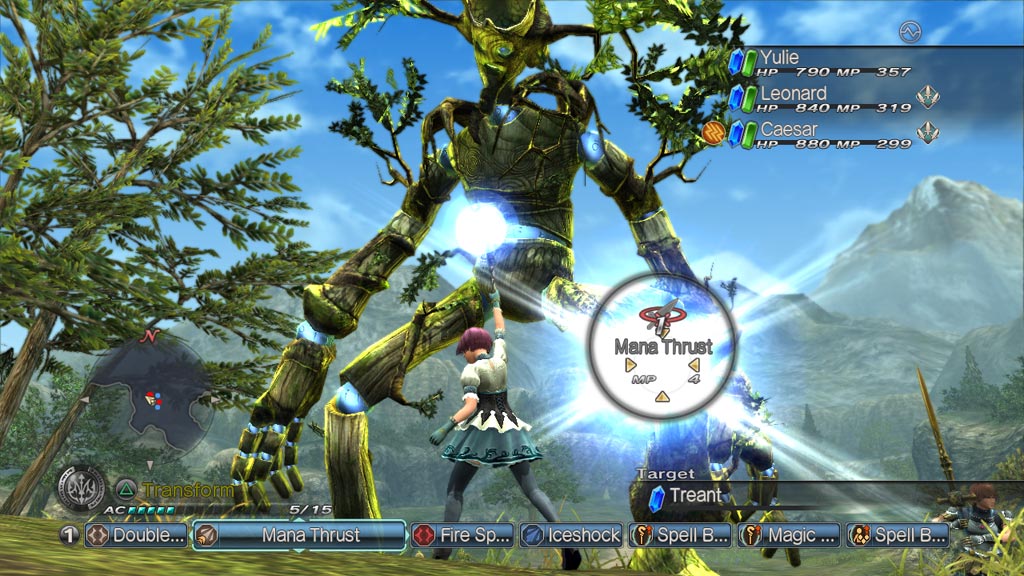This screenshot has width=1024, height=576.
Task: Click the knight emblem Transform icon
Action: [x=81, y=490]
